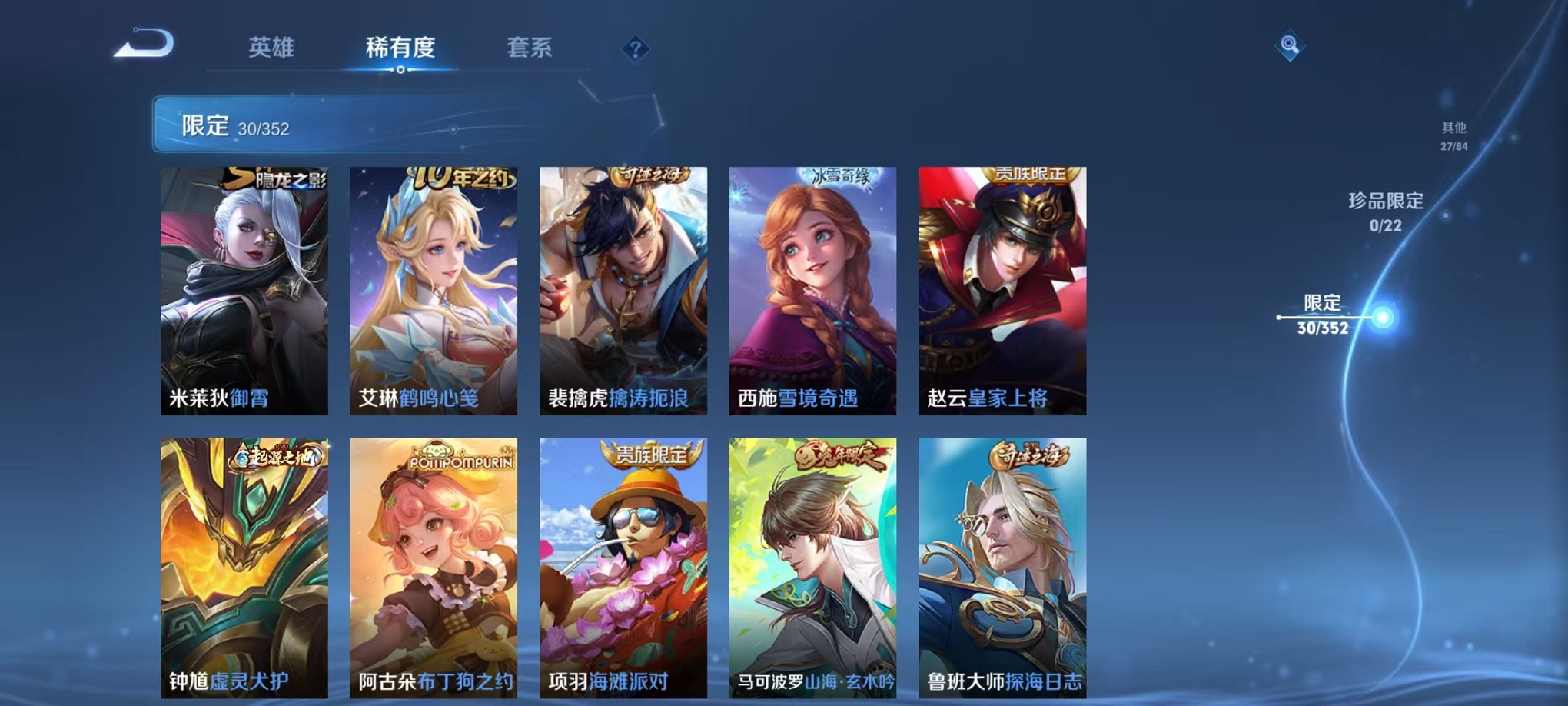1568x706 pixels.
Task: Select the 稀有度 tab
Action: point(400,48)
